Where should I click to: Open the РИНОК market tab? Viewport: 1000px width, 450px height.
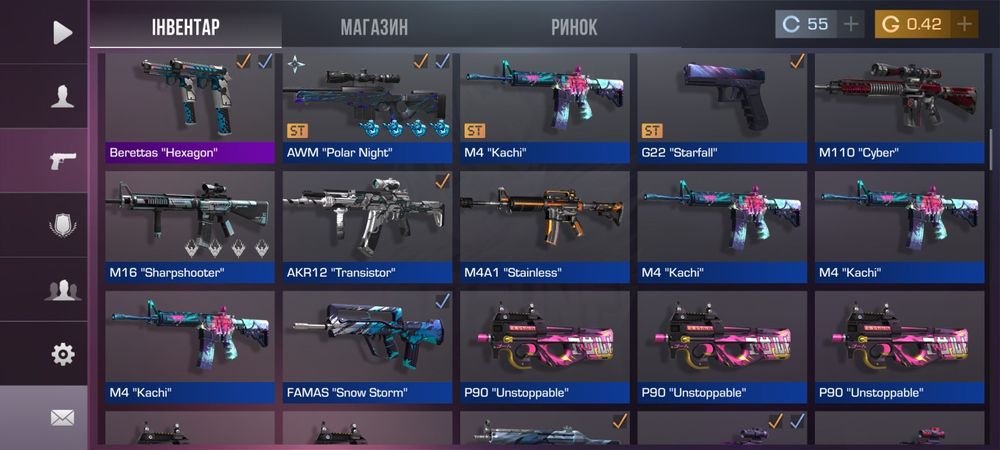(x=574, y=26)
